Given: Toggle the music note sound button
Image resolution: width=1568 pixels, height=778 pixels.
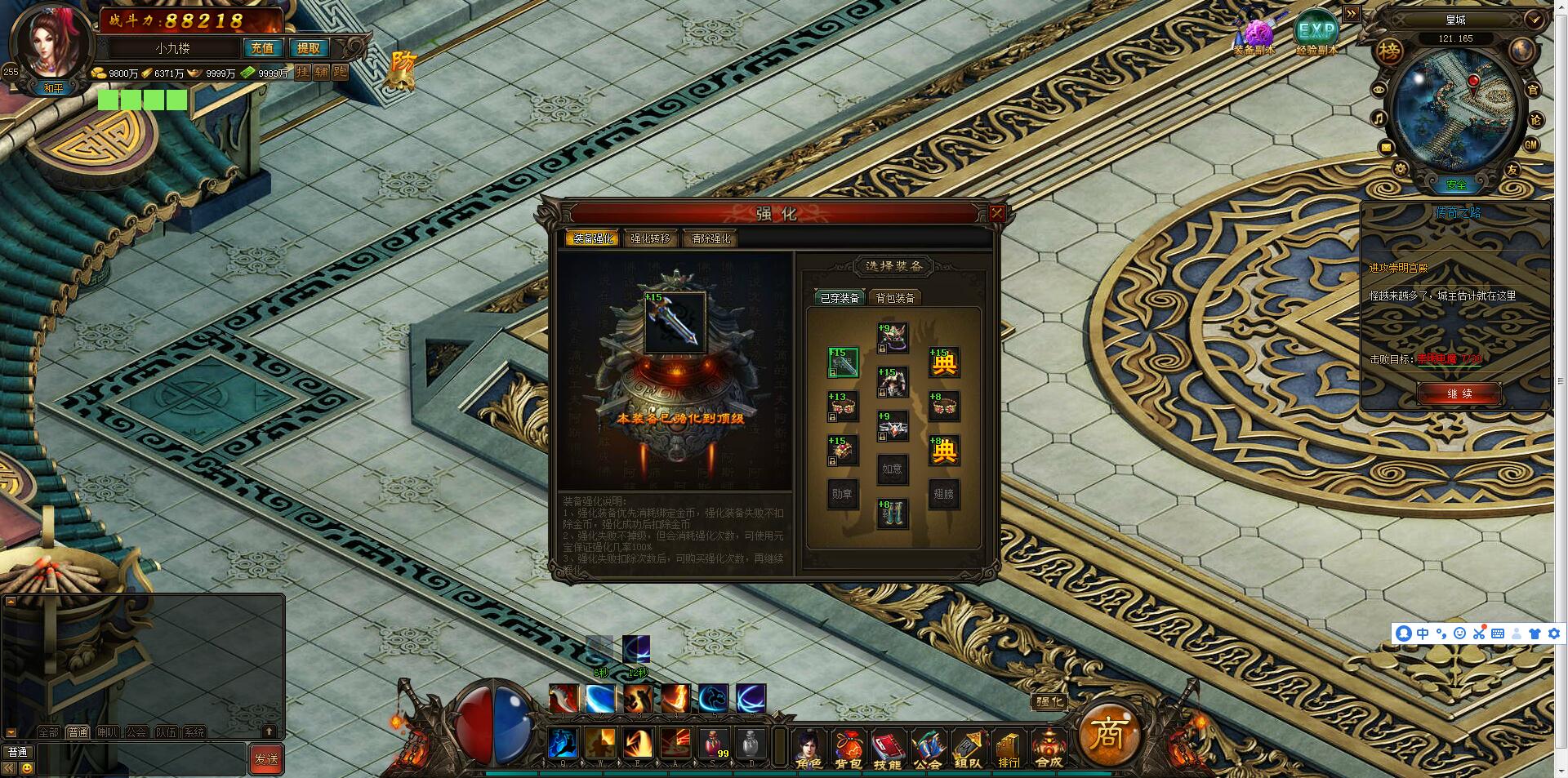Looking at the screenshot, I should (1379, 119).
